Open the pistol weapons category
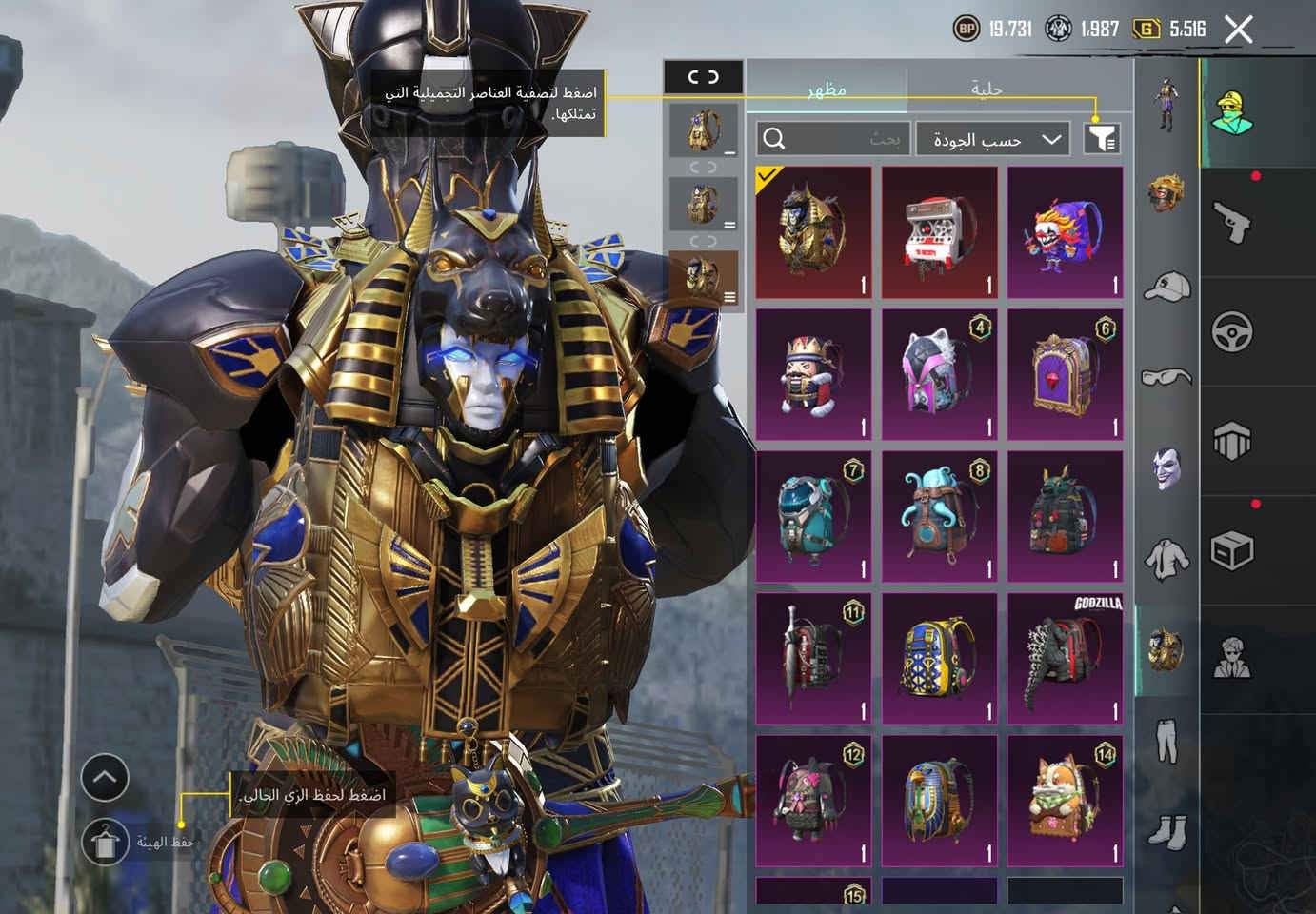This screenshot has height=914, width=1316. (1231, 223)
